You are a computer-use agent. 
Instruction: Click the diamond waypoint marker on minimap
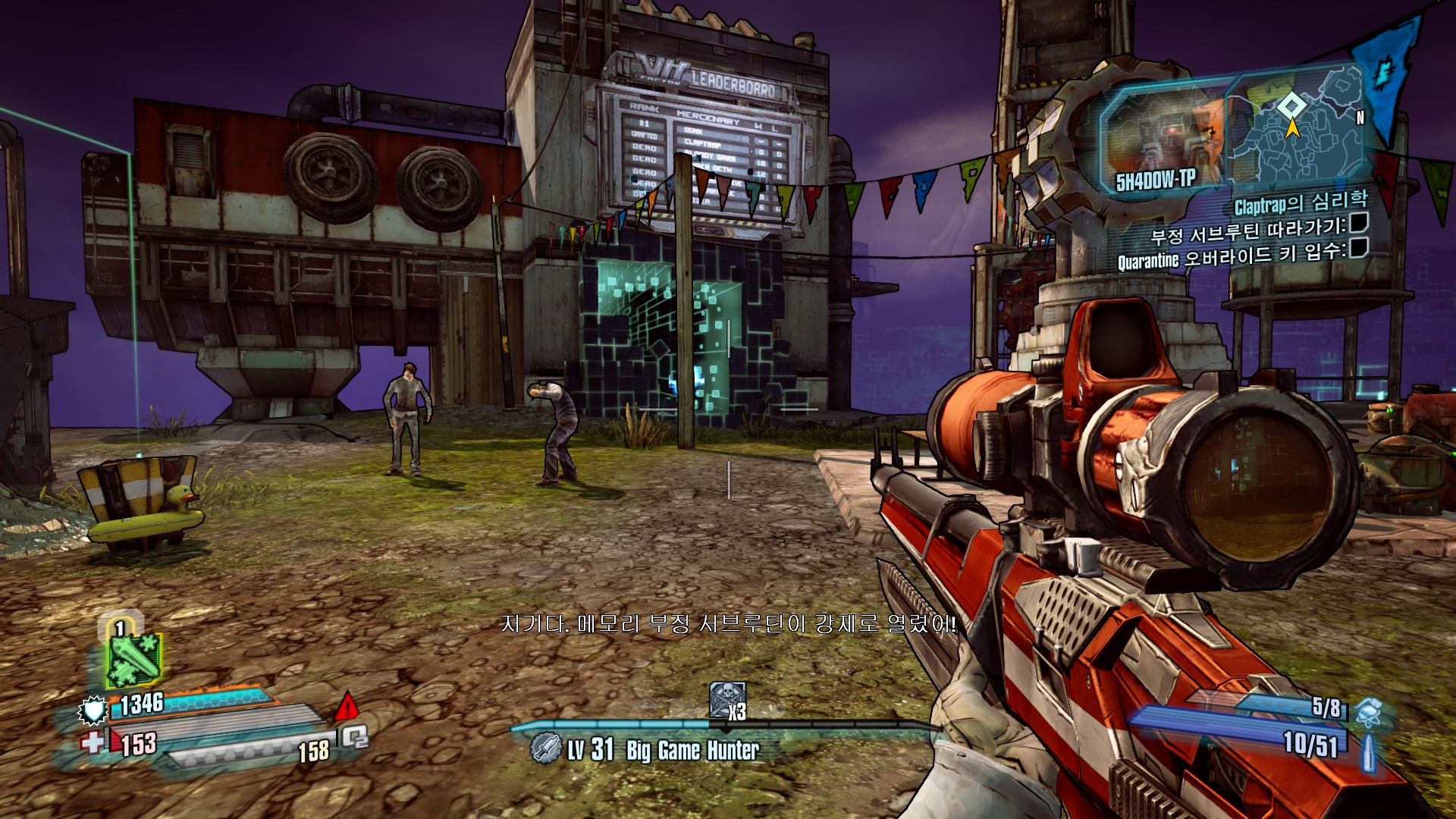1291,105
